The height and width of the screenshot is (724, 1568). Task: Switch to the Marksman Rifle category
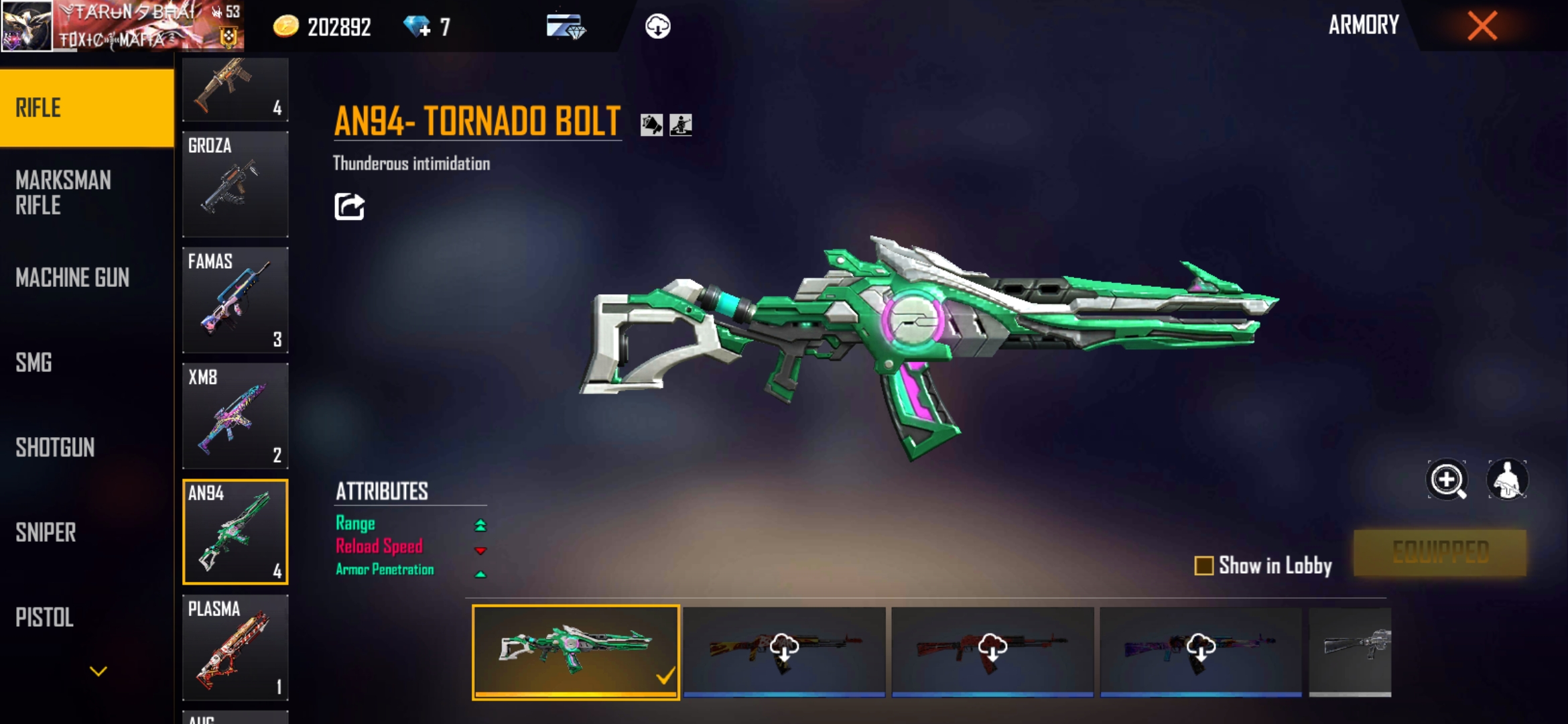[64, 192]
